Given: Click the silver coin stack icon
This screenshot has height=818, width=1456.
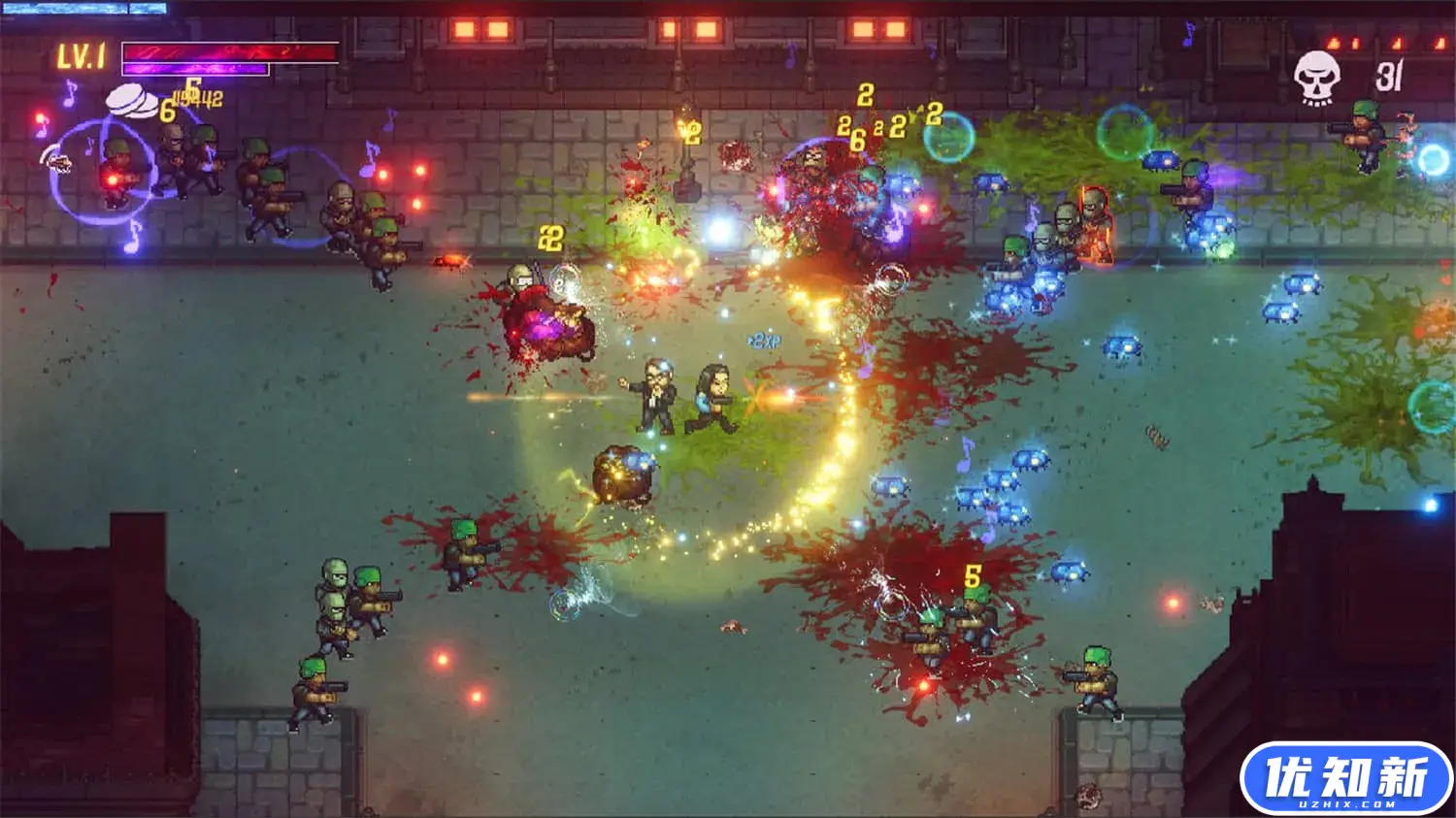Looking at the screenshot, I should pyautogui.click(x=133, y=100).
